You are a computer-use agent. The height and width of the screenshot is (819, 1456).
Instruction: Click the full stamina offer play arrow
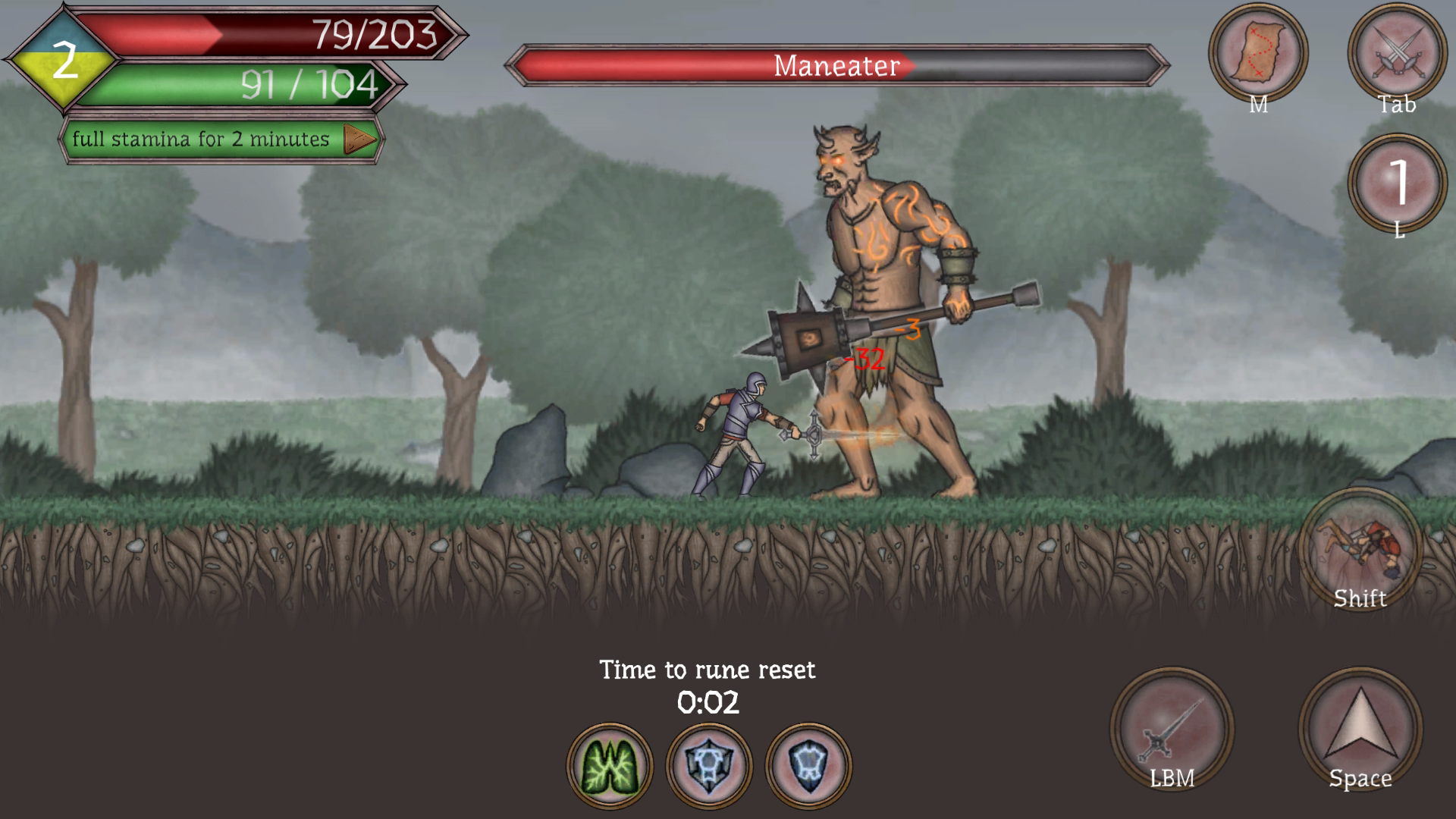[359, 140]
